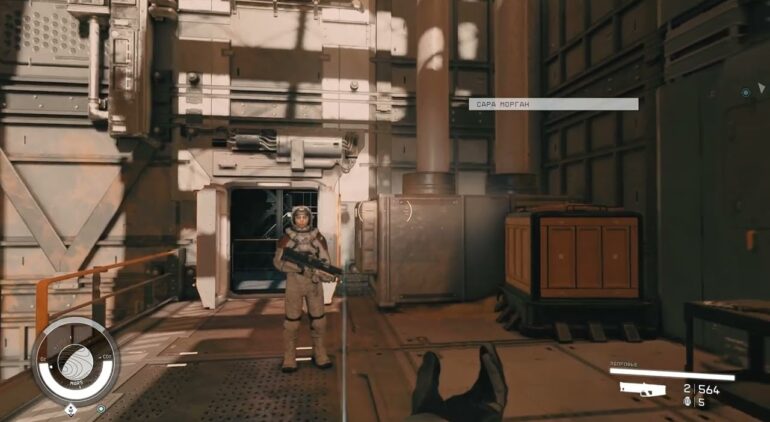Viewport: 770px width, 422px height.
Task: Click the round teal indicator below compass
Action: click(101, 408)
